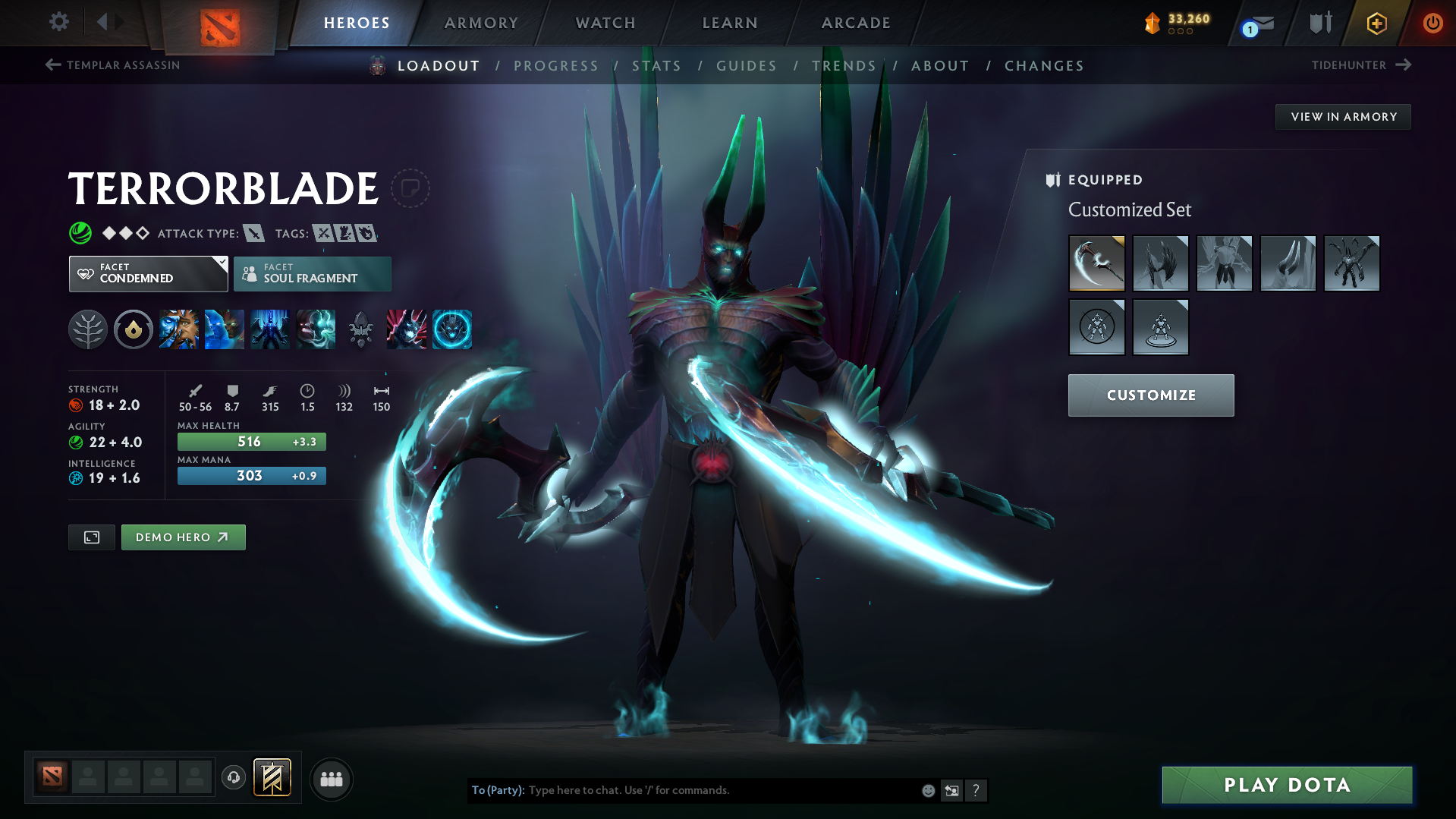
Task: Select the weapon thumbnail in Customized Set
Action: click(x=1097, y=263)
